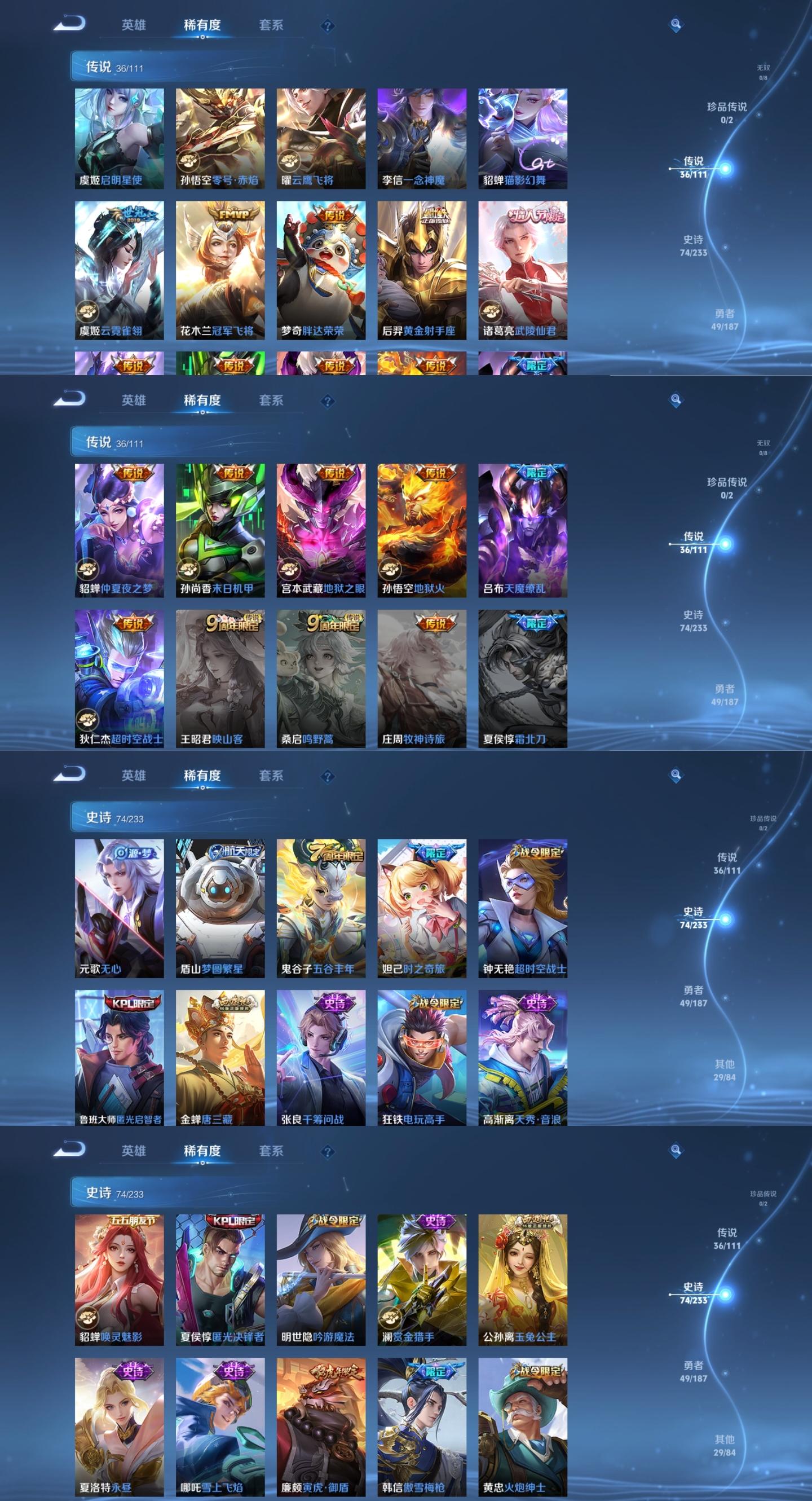The height and width of the screenshot is (1501, 812).
Task: Select unowned 王昭君映山客 skin
Action: point(220,678)
